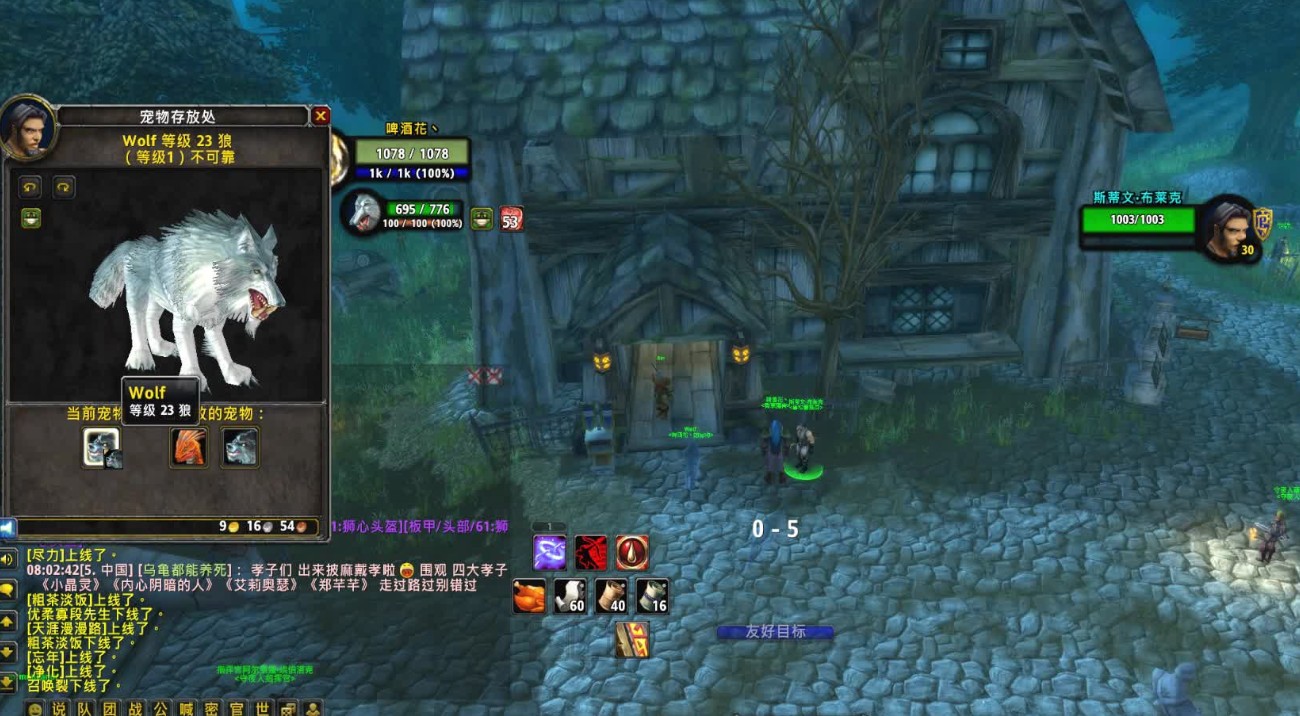Use the tan scroll with 40 charges
1300x716 pixels.
[611, 596]
